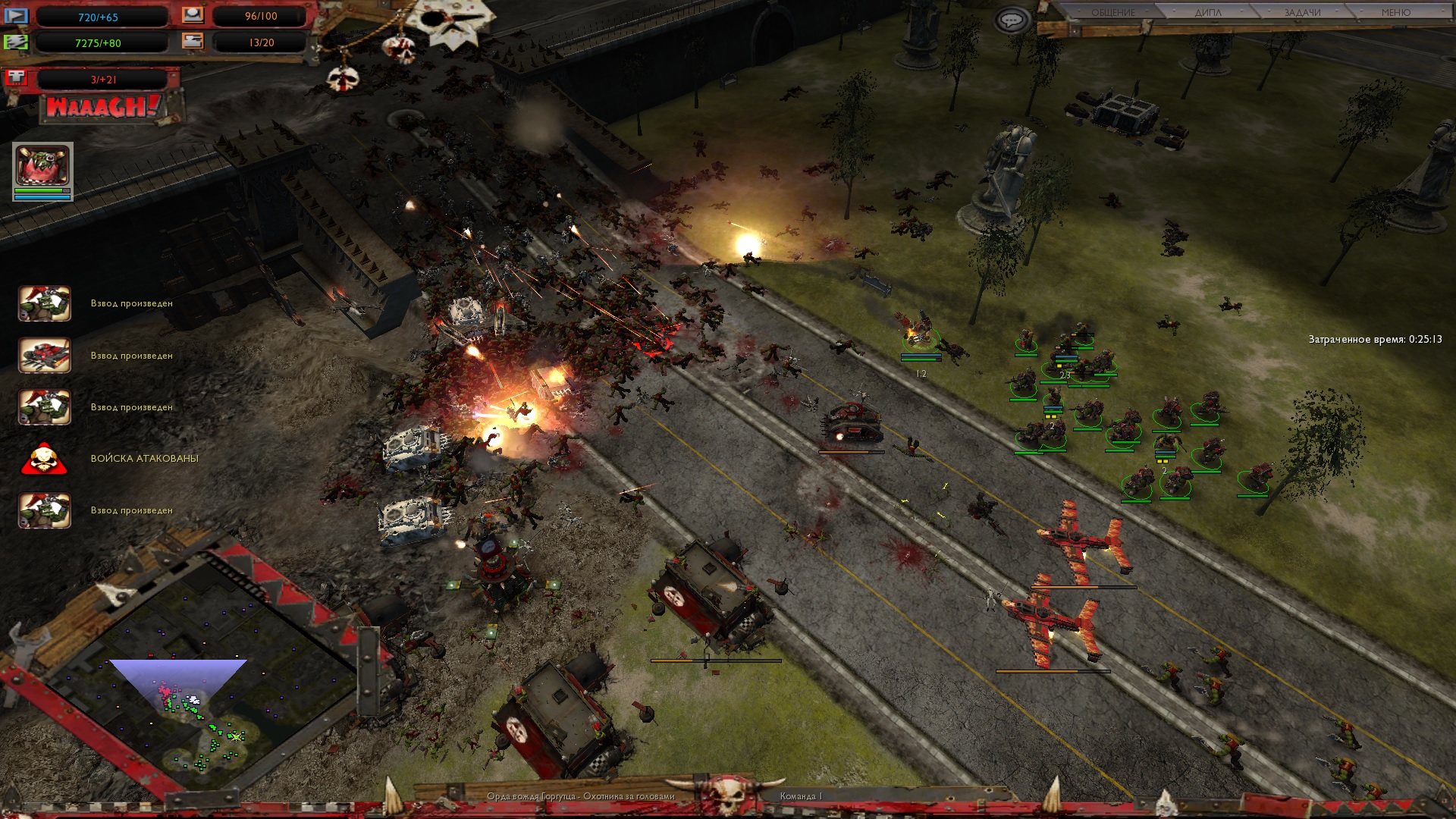Open the ДИПЛ diplomacy menu
1456x819 pixels.
coord(1208,12)
